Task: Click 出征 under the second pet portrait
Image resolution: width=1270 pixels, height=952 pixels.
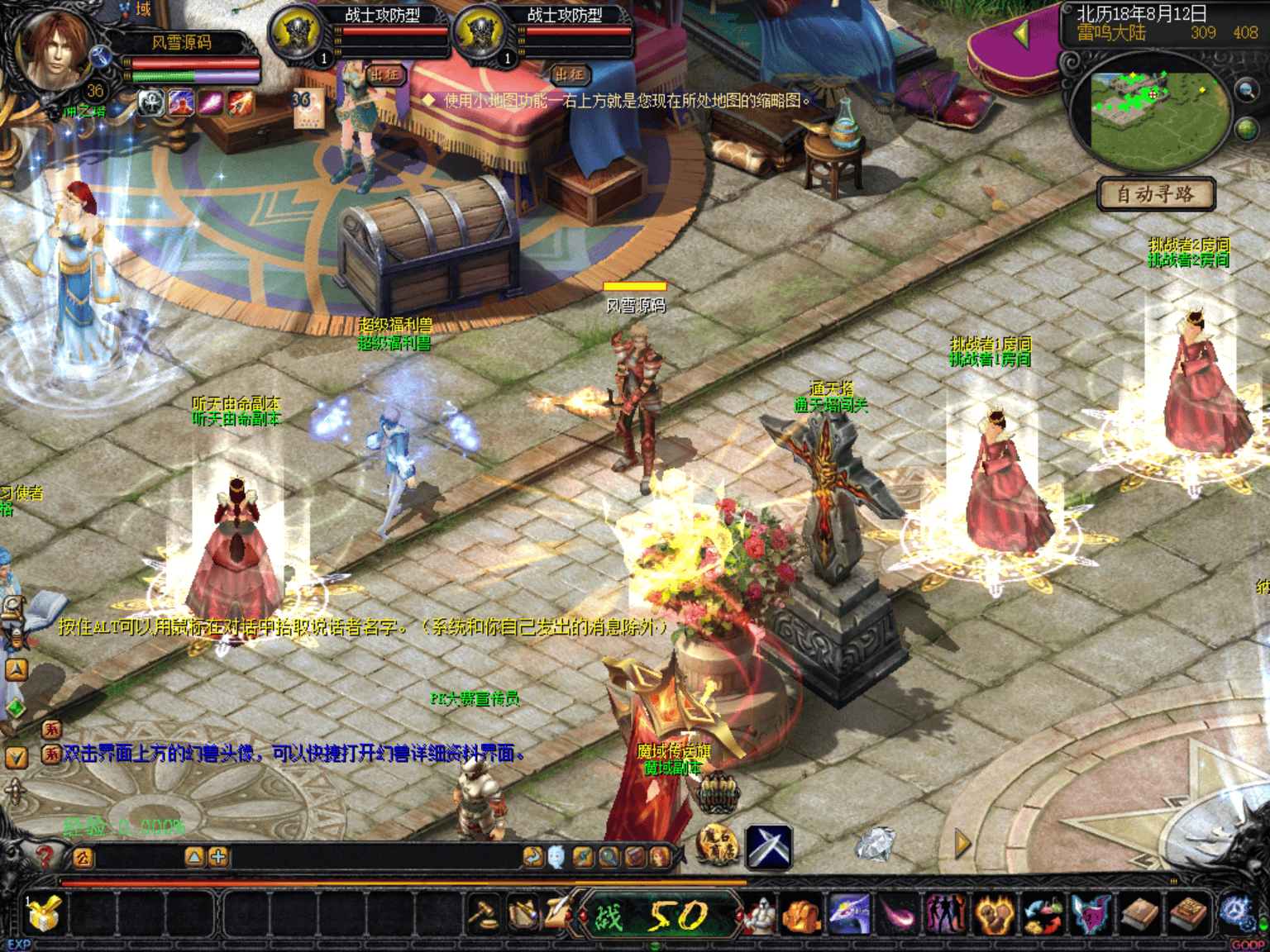Action: pos(569,75)
